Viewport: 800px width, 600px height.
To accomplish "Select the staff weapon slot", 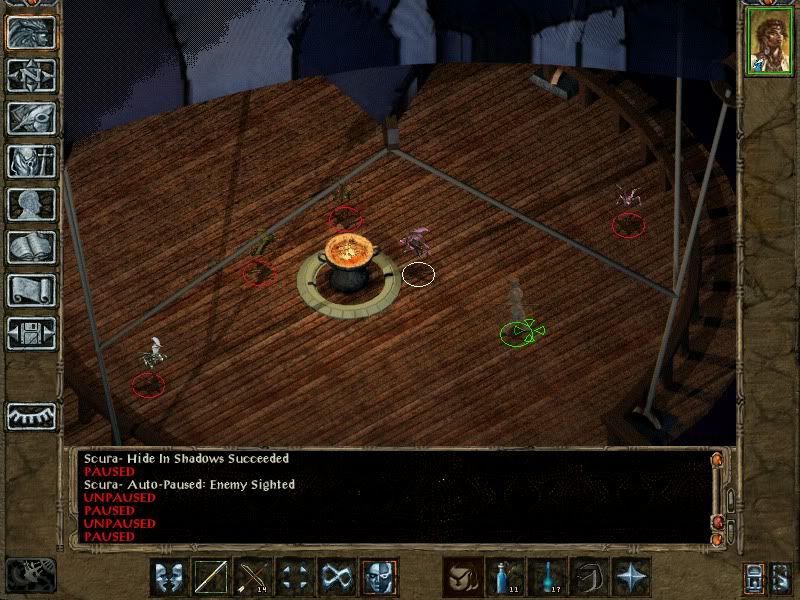I will click(x=212, y=577).
